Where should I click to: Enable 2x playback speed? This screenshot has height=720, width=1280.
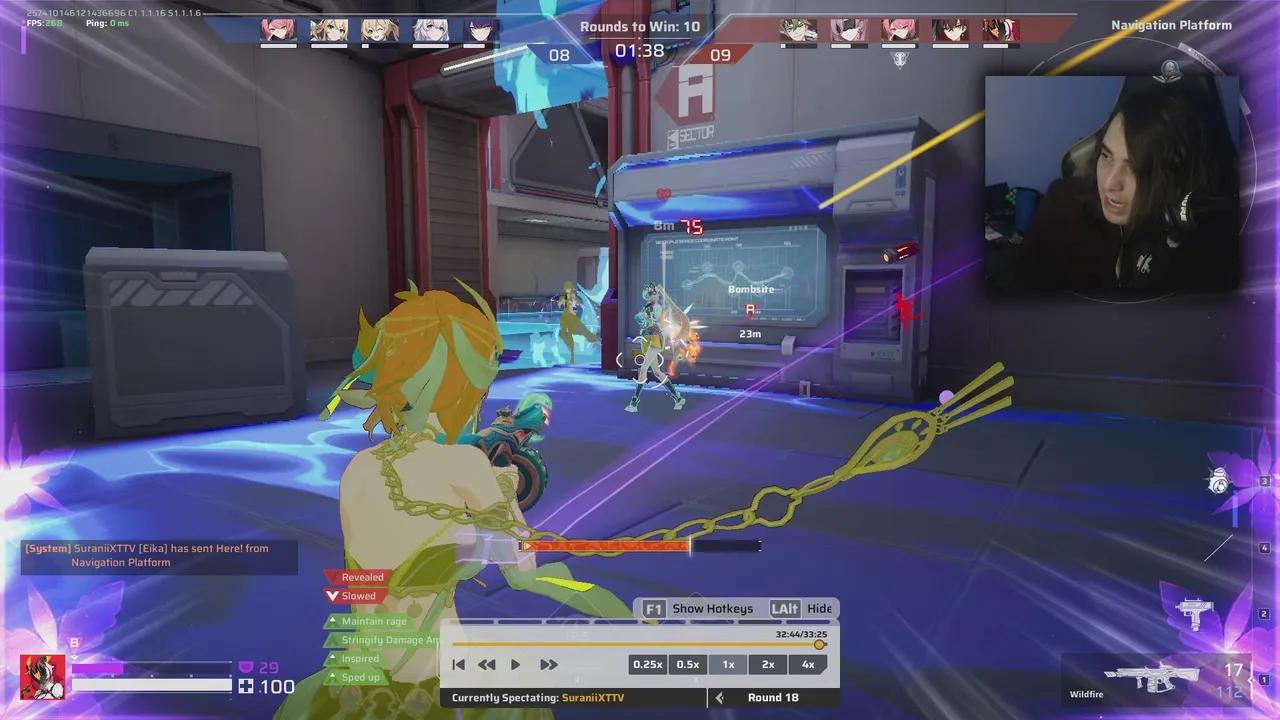tap(768, 664)
